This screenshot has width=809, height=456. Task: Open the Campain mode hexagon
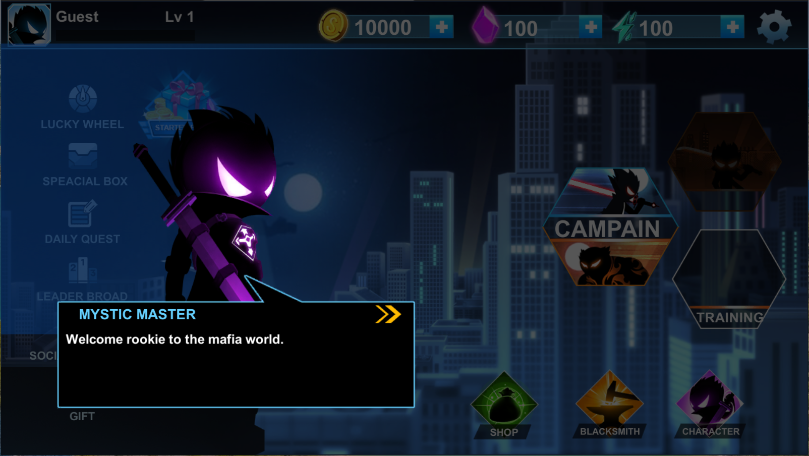pyautogui.click(x=607, y=227)
